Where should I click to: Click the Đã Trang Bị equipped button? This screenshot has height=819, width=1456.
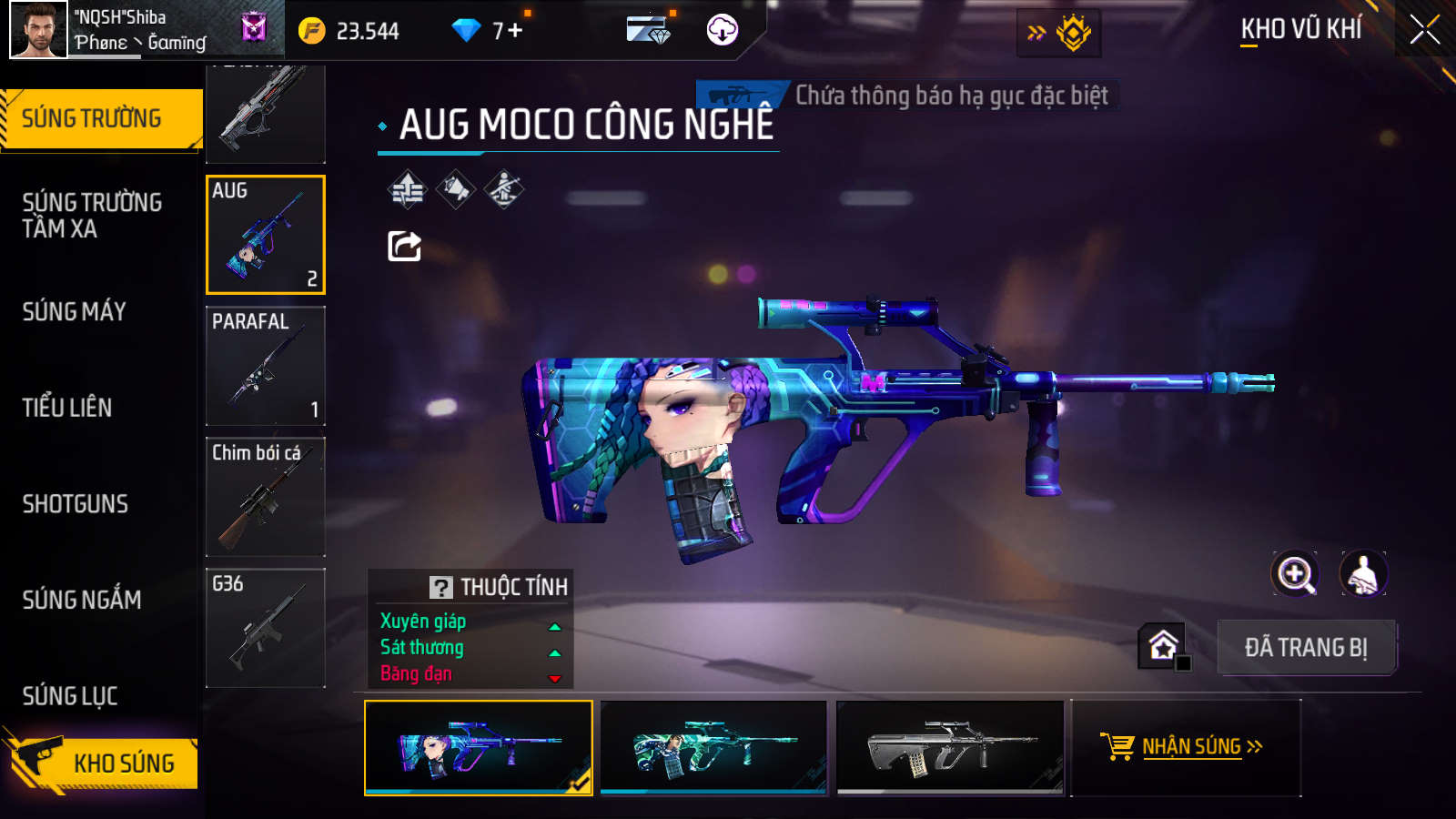pyautogui.click(x=1306, y=648)
